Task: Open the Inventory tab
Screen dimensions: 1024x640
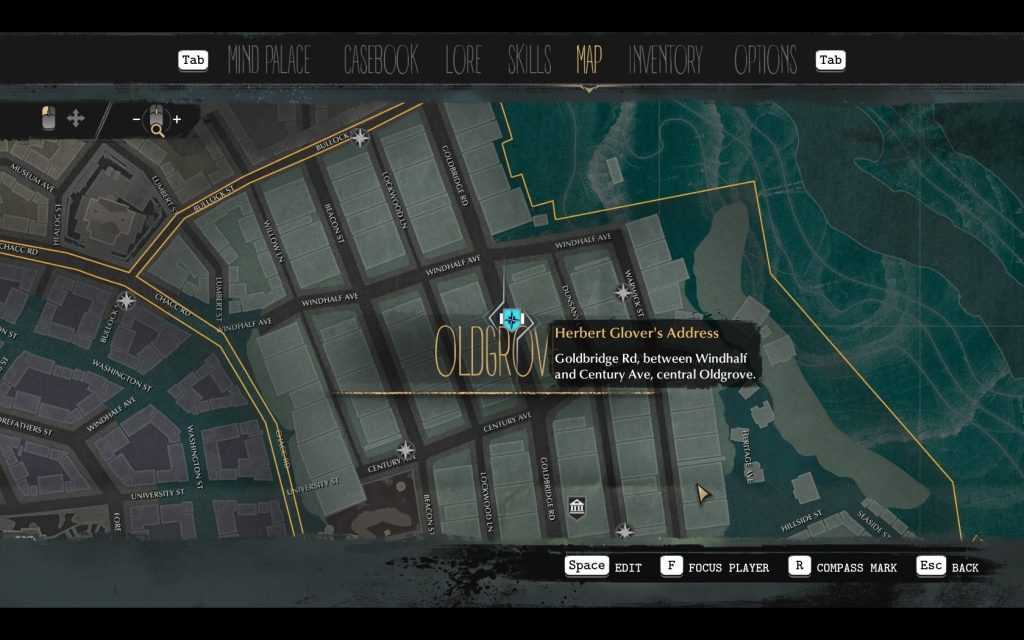Action: click(x=666, y=60)
